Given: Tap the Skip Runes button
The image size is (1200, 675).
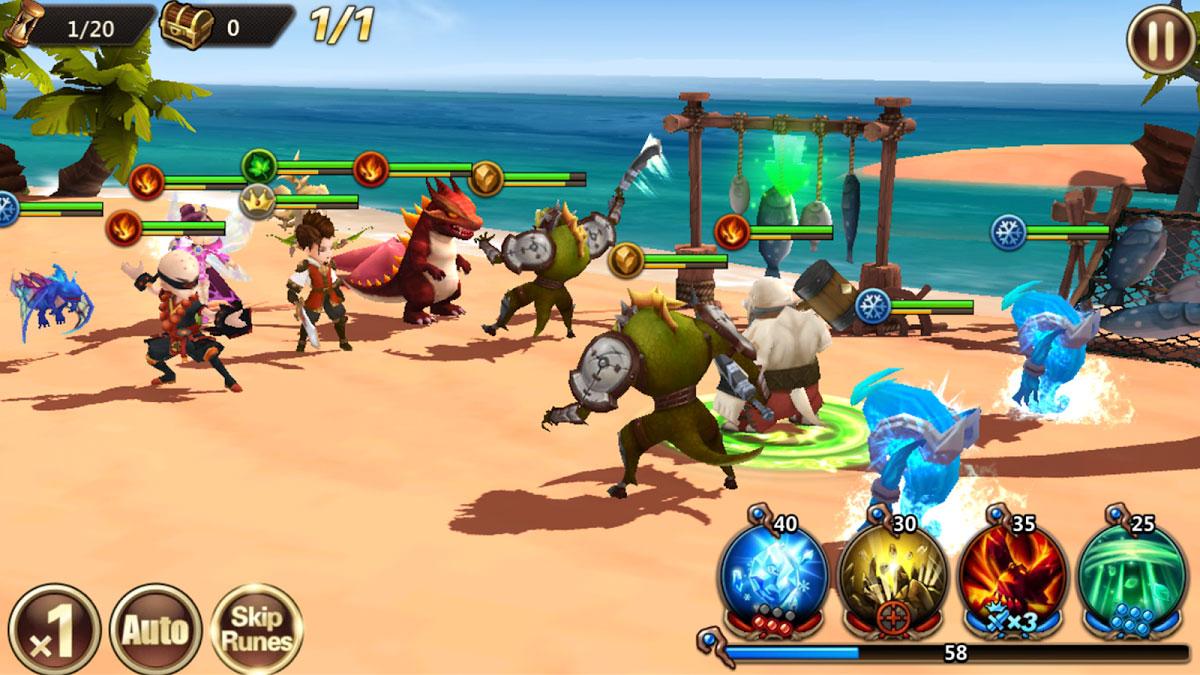Looking at the screenshot, I should (258, 630).
